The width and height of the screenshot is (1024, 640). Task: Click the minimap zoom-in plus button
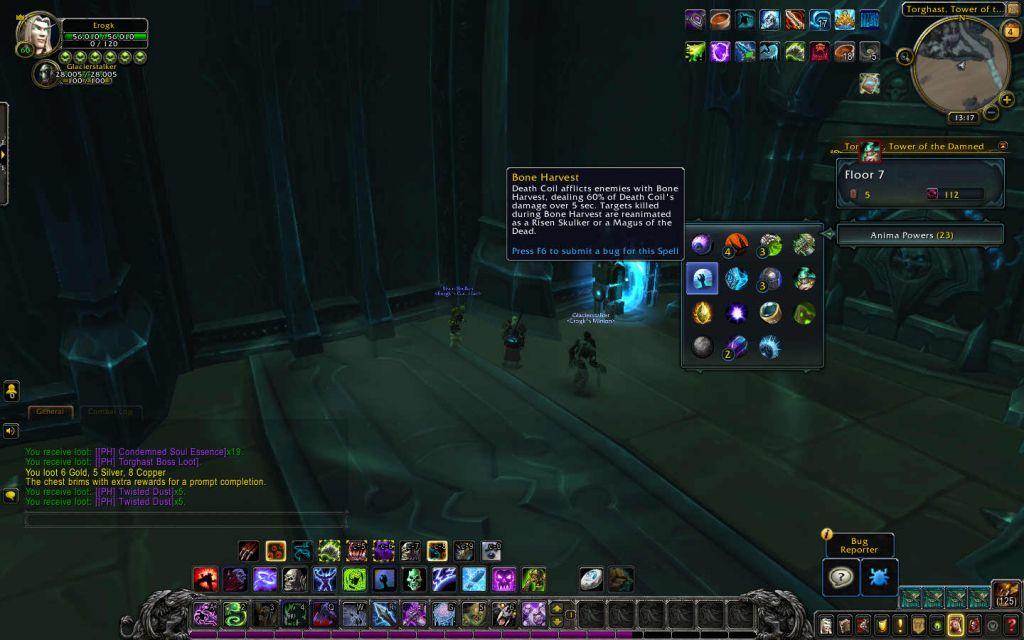click(x=1006, y=100)
